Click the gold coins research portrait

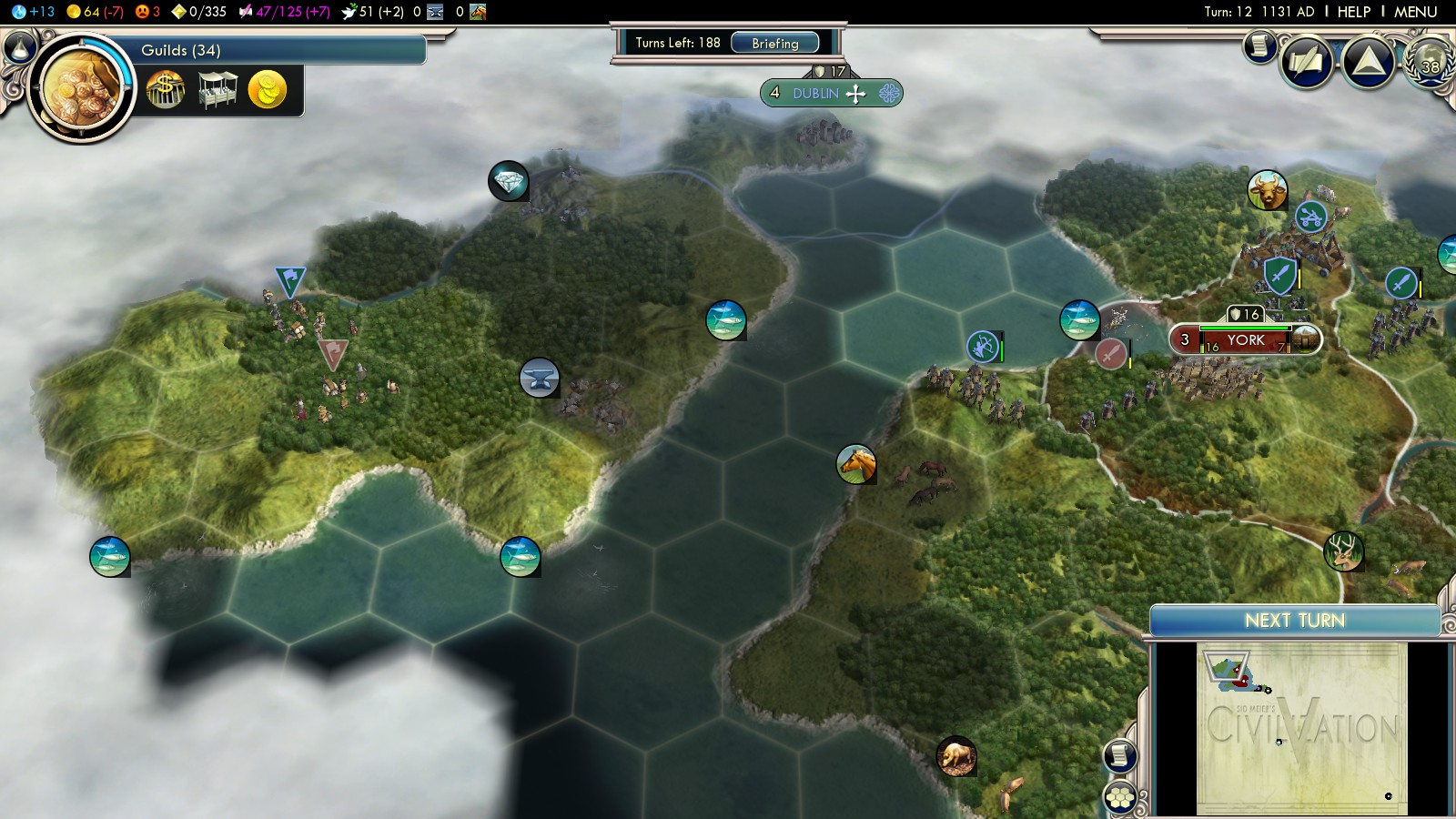click(82, 89)
